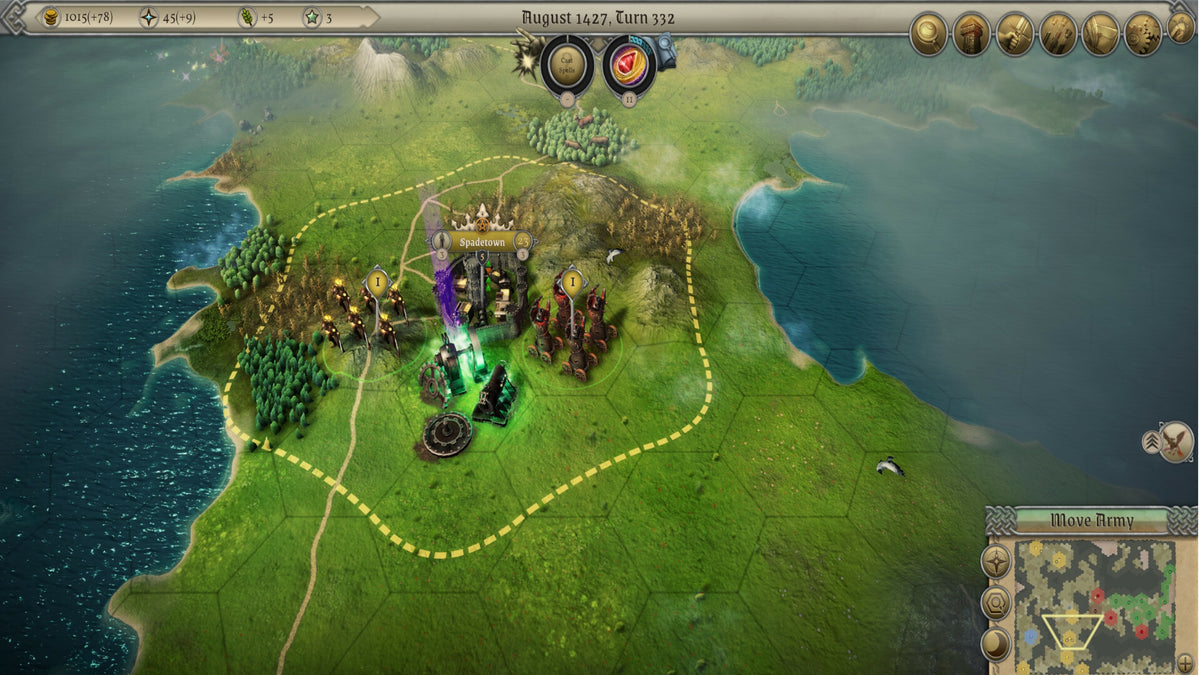
Task: Open the quill and paper icon
Action: click(1100, 34)
